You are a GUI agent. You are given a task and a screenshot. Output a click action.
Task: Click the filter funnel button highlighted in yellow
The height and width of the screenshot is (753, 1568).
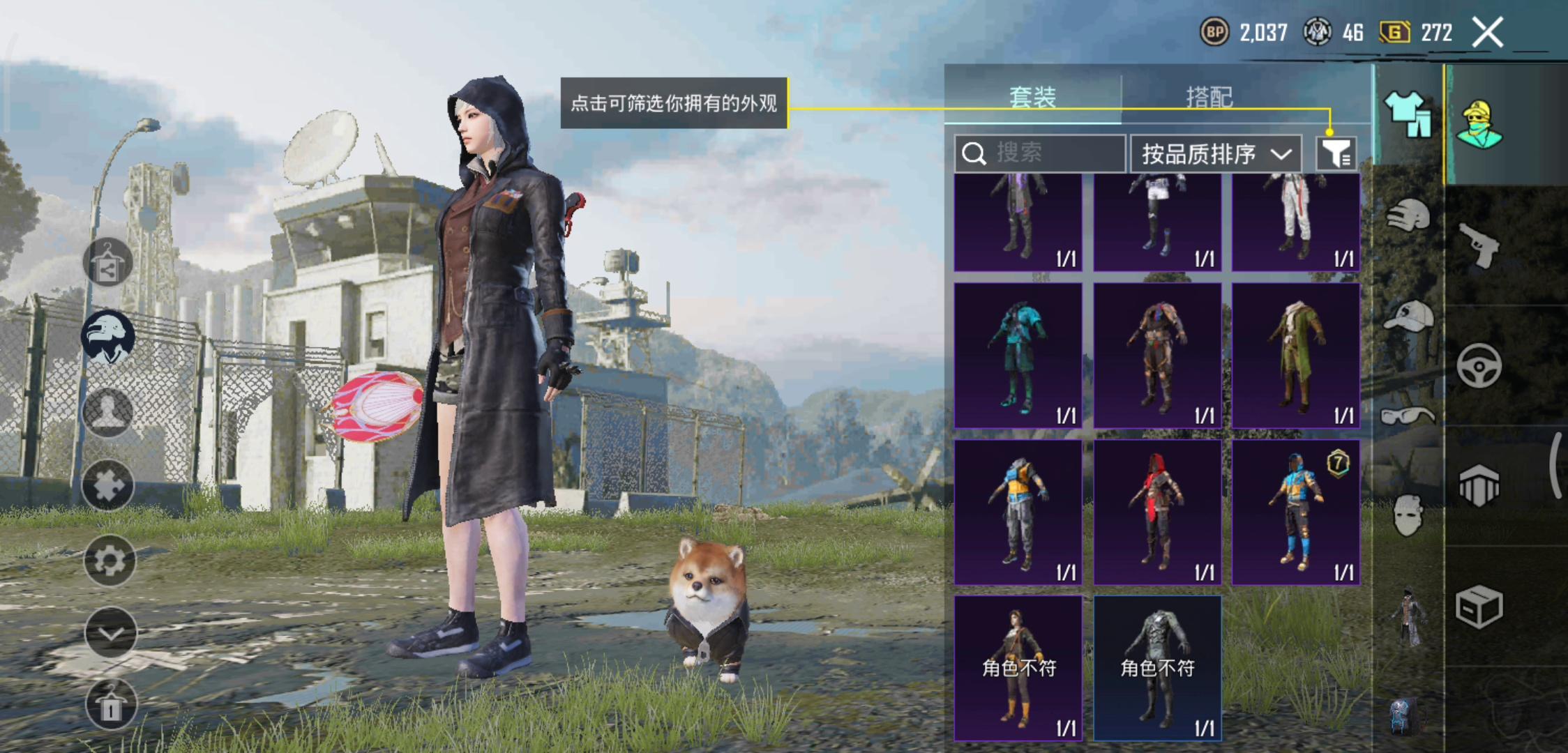point(1336,153)
